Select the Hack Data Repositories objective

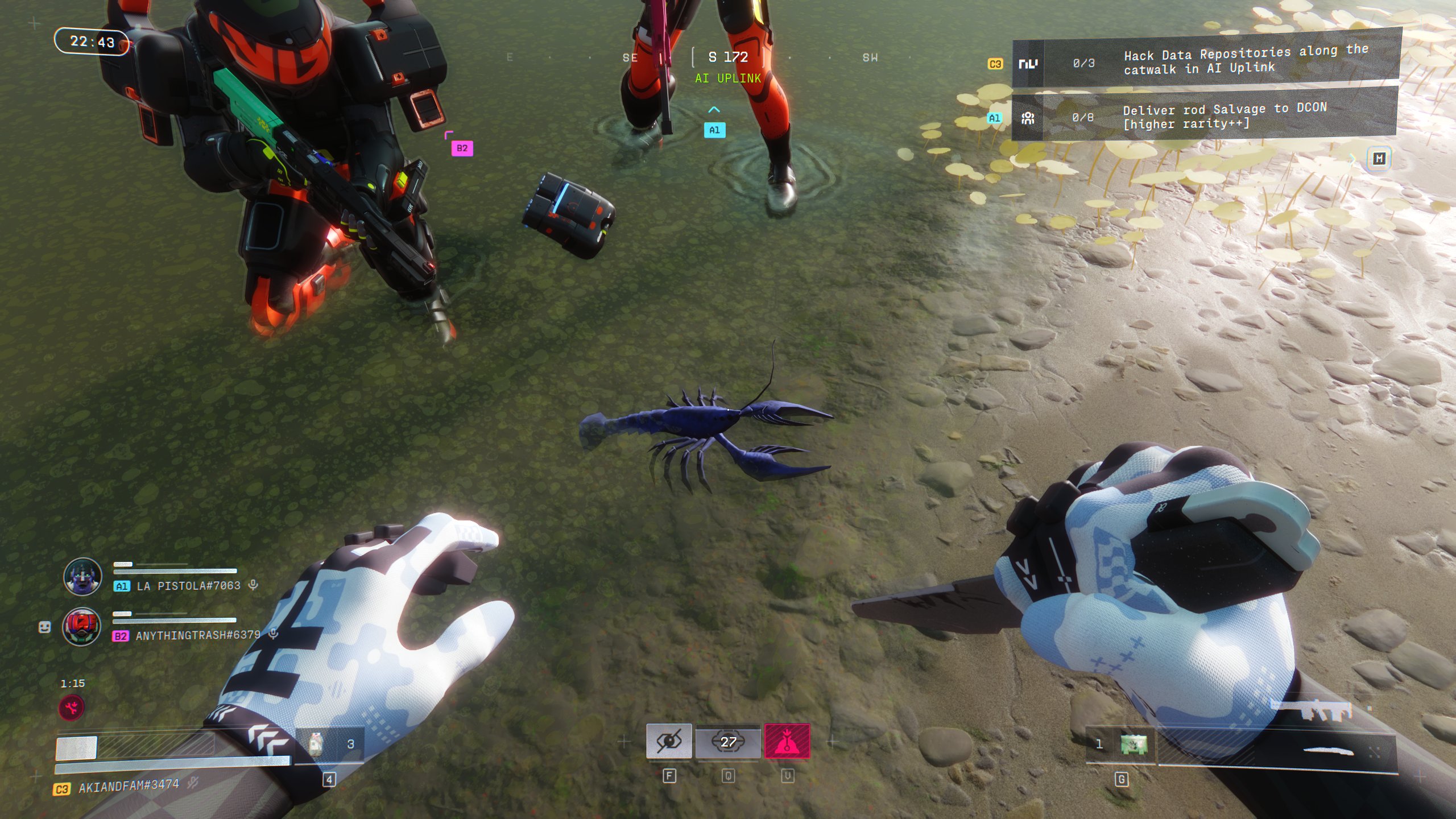(1206, 61)
